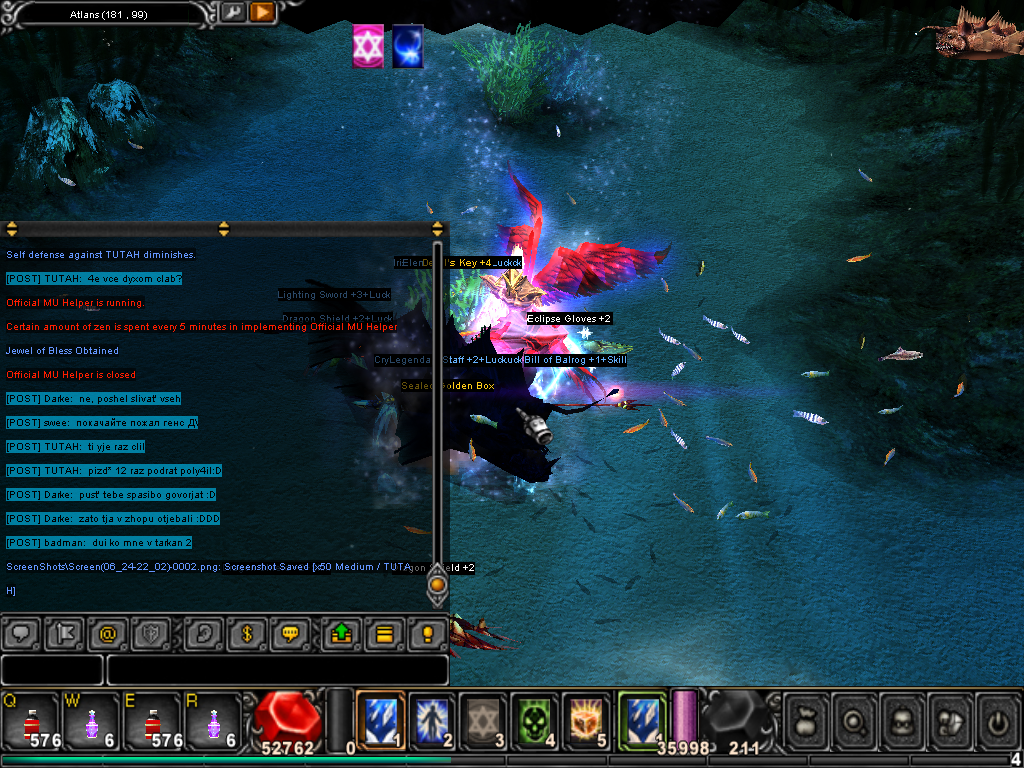This screenshot has height=768, width=1024.
Task: Toggle the ear whisper button
Action: tap(203, 633)
